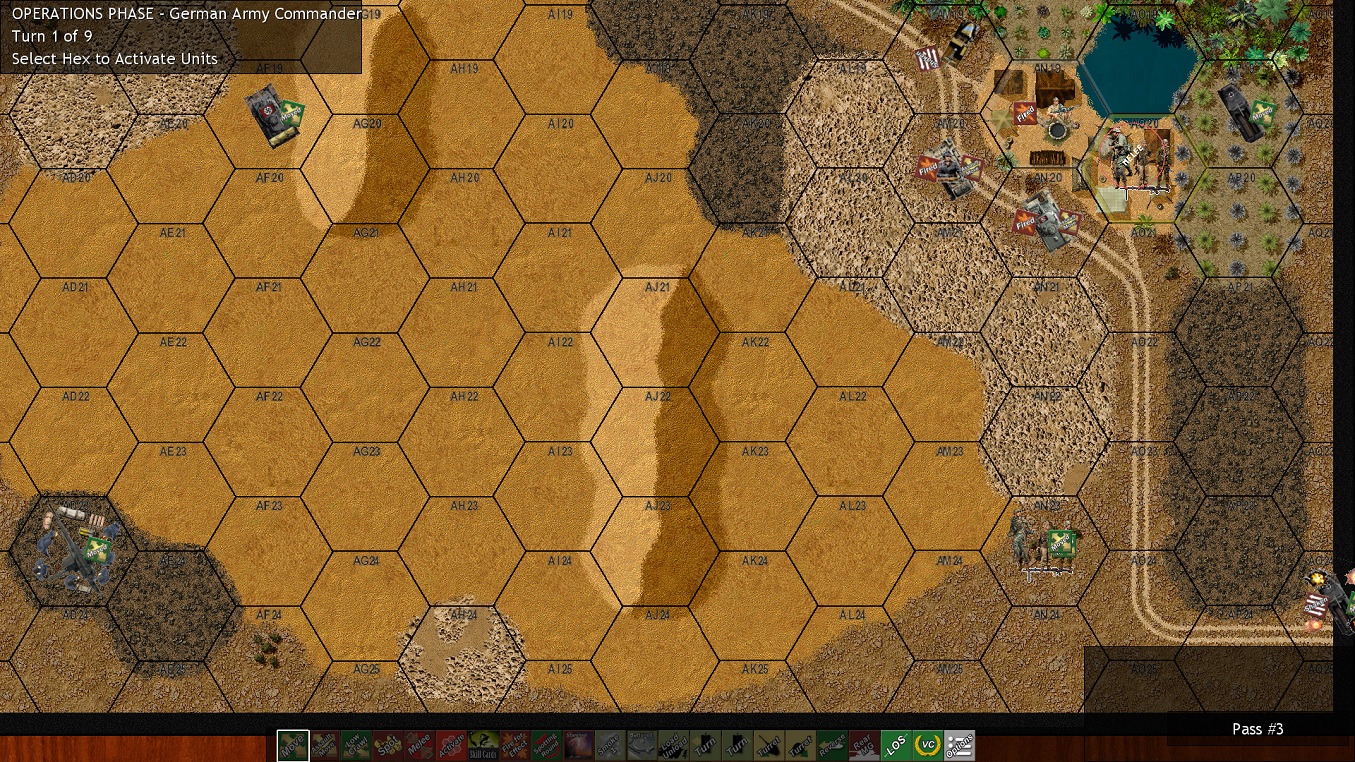This screenshot has height=762, width=1355.
Task: Select the Move order icon
Action: pyautogui.click(x=293, y=746)
